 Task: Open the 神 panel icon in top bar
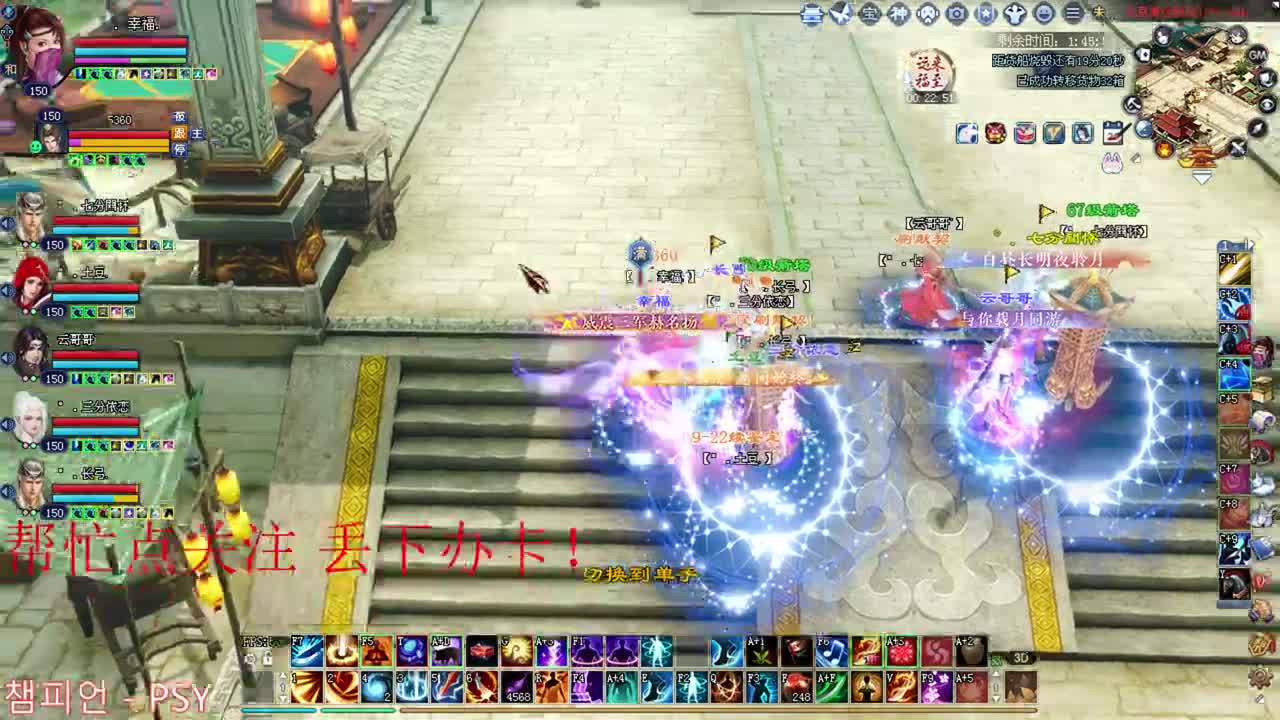coord(900,13)
